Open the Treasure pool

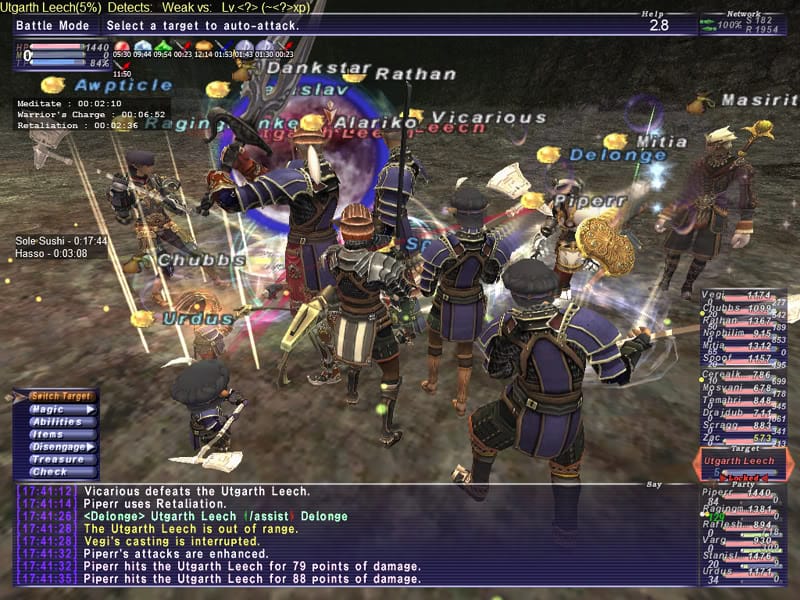pyautogui.click(x=62, y=459)
